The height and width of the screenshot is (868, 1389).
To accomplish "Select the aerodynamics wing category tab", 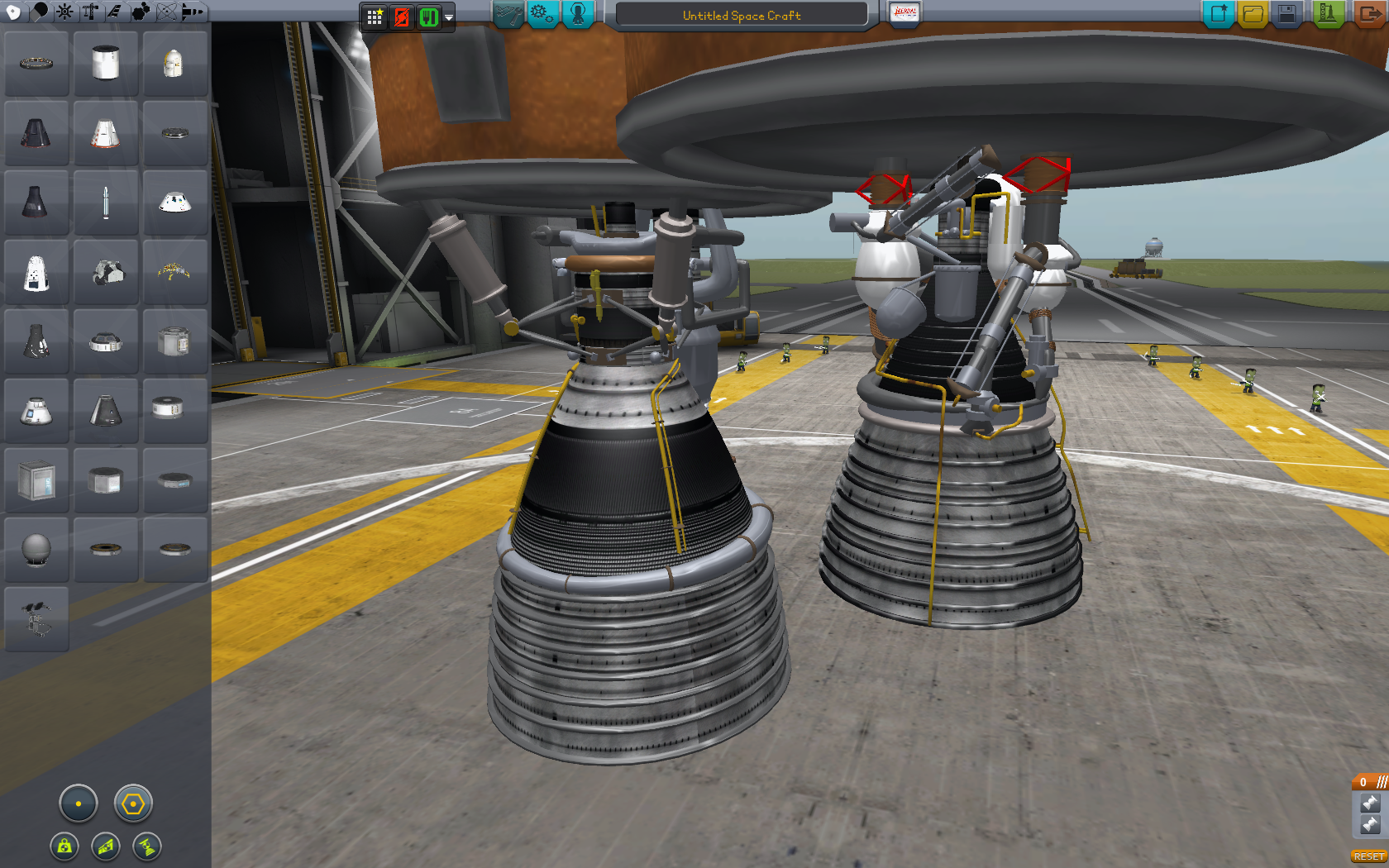I will pyautogui.click(x=115, y=12).
